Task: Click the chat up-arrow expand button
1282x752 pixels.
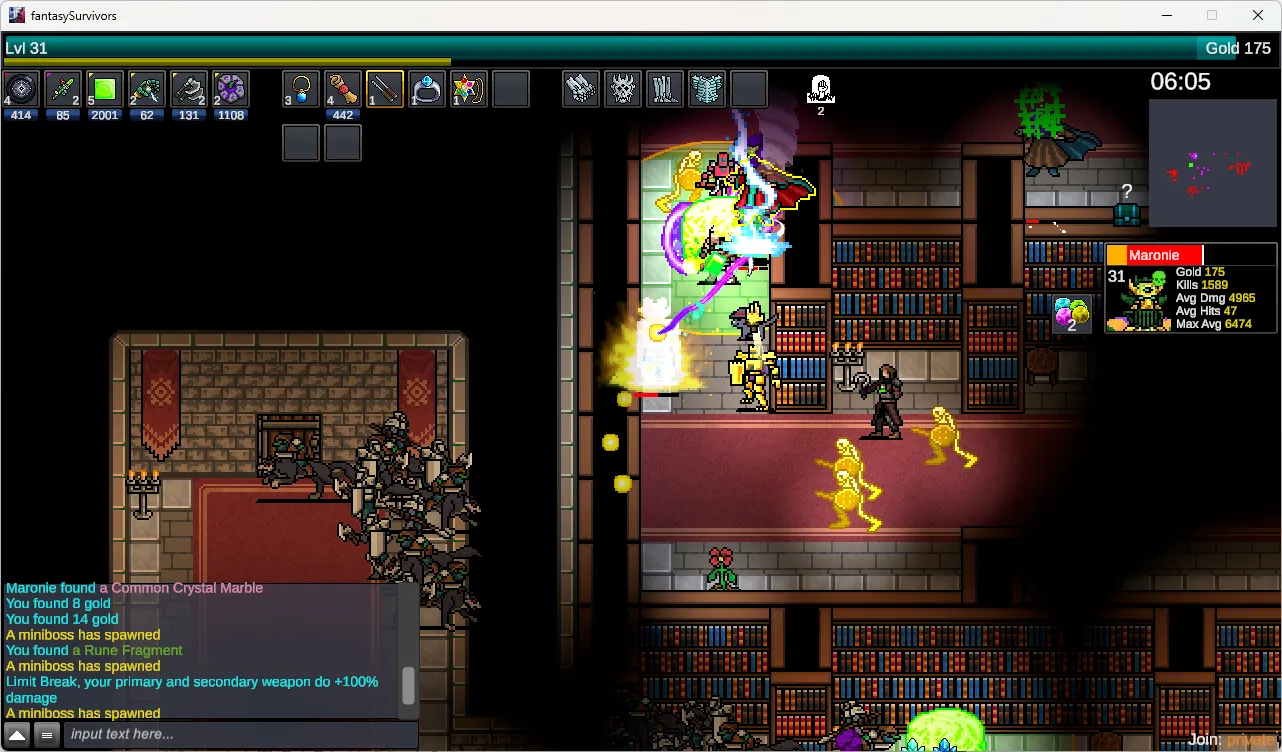Action: pos(17,735)
